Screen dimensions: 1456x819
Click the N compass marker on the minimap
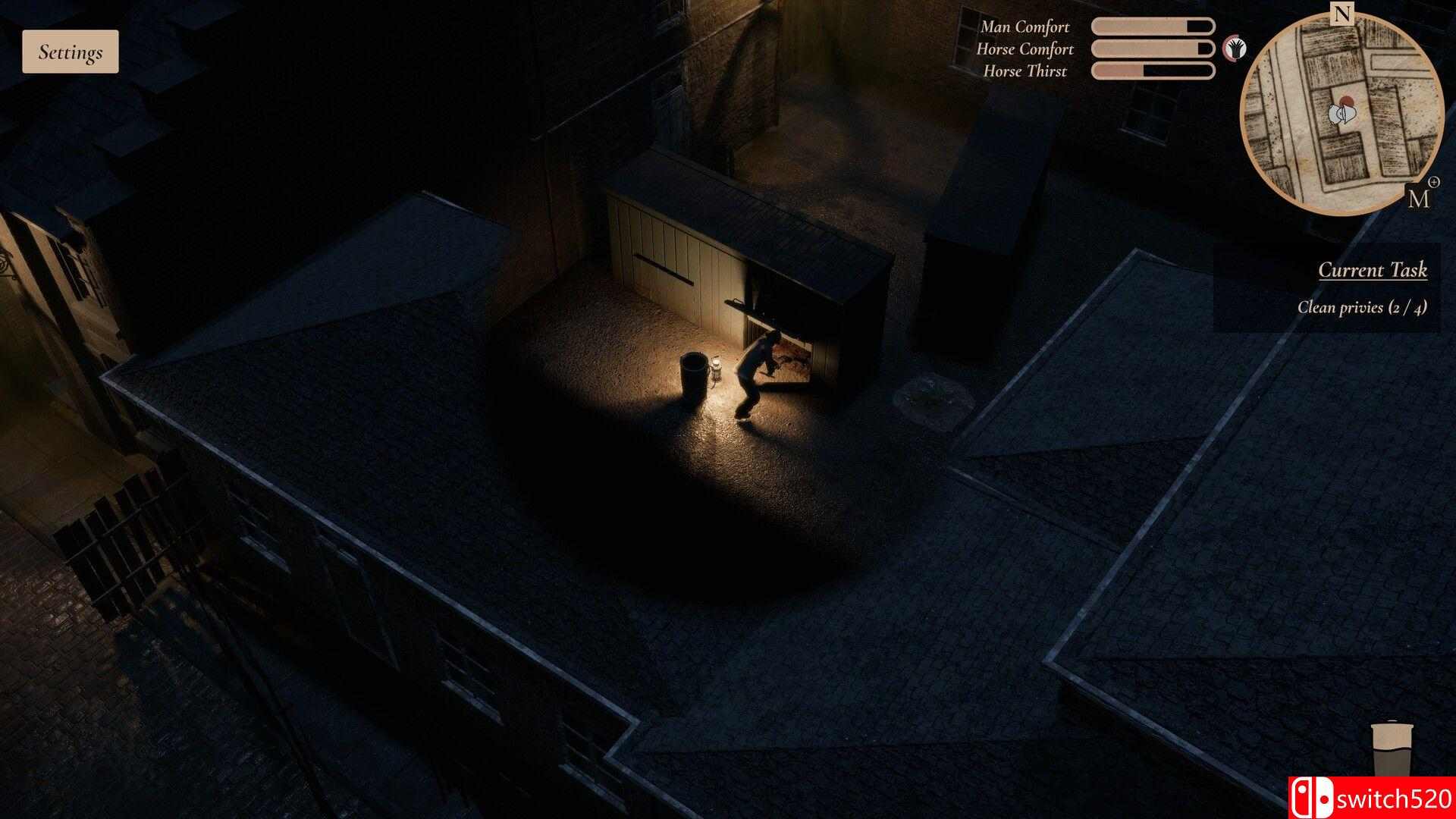tap(1342, 12)
